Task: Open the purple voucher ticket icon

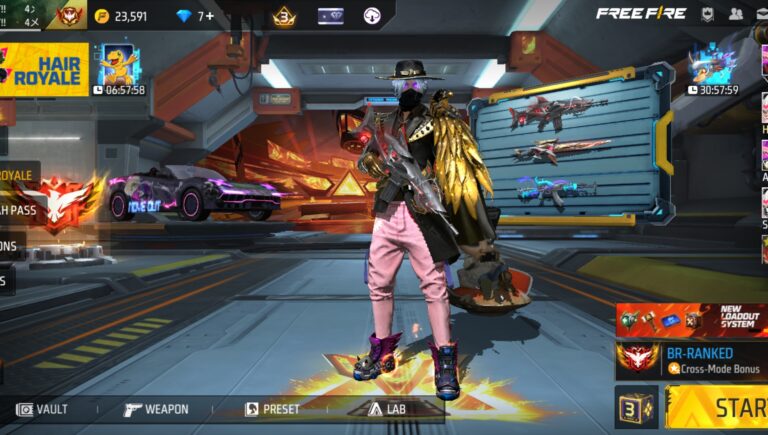Action: 330,16
